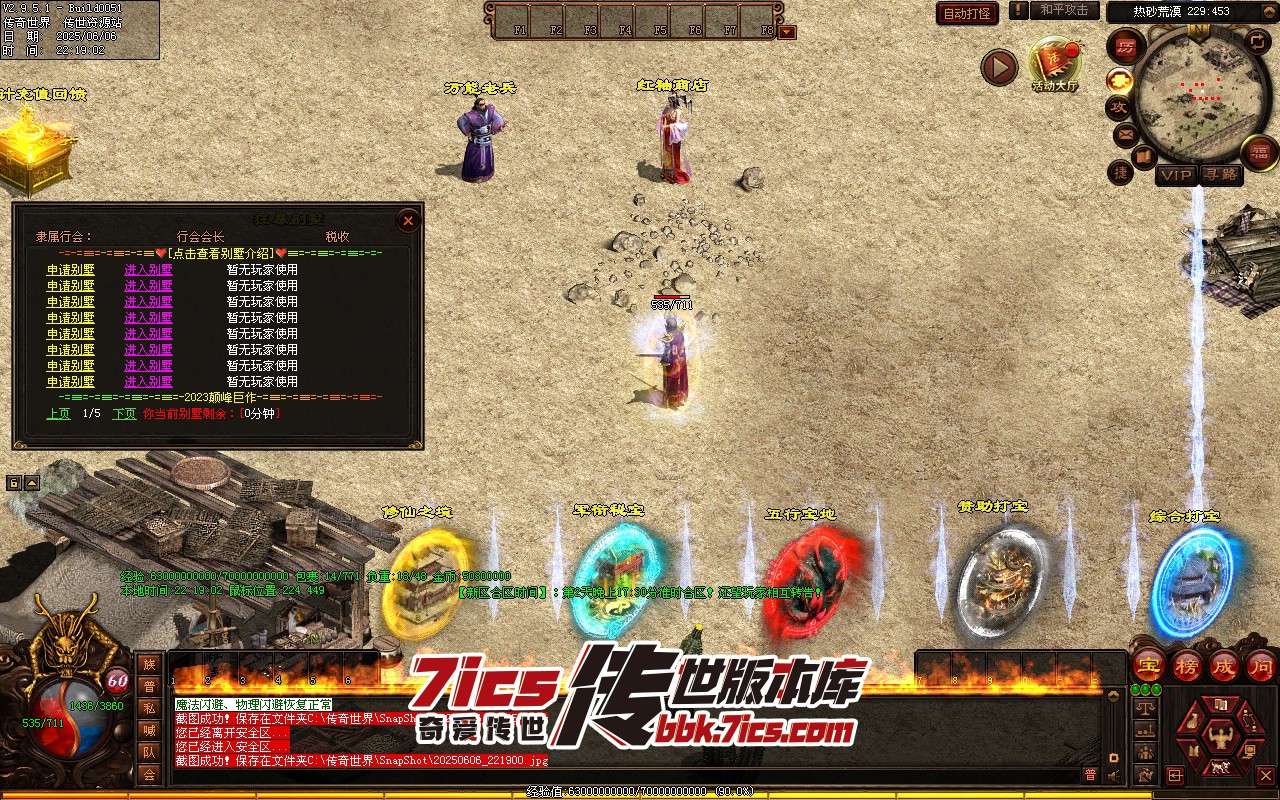The height and width of the screenshot is (800, 1280).
Task: Click the round play arrow button
Action: click(x=998, y=67)
